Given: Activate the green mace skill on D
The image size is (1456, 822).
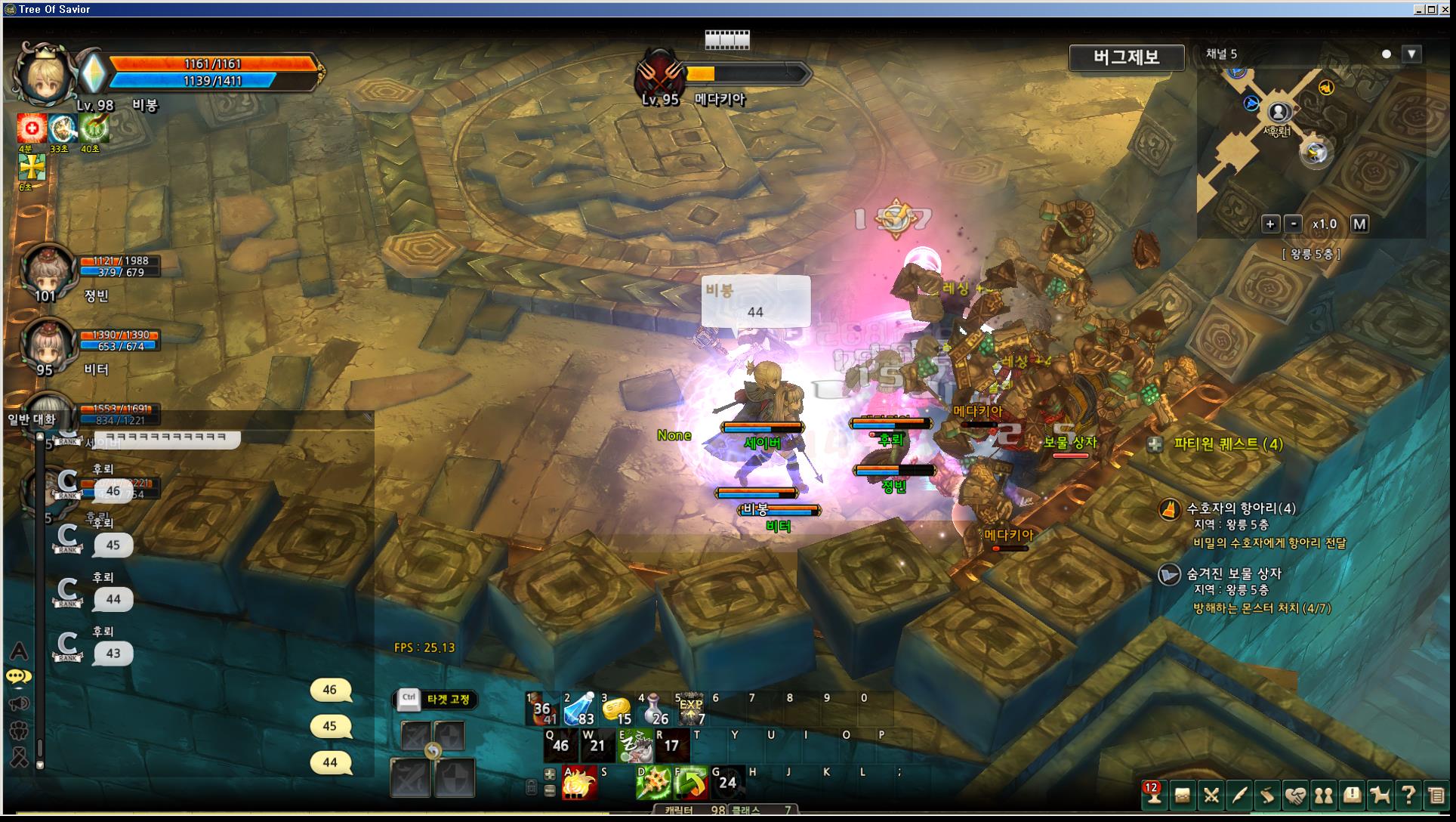Looking at the screenshot, I should point(652,783).
